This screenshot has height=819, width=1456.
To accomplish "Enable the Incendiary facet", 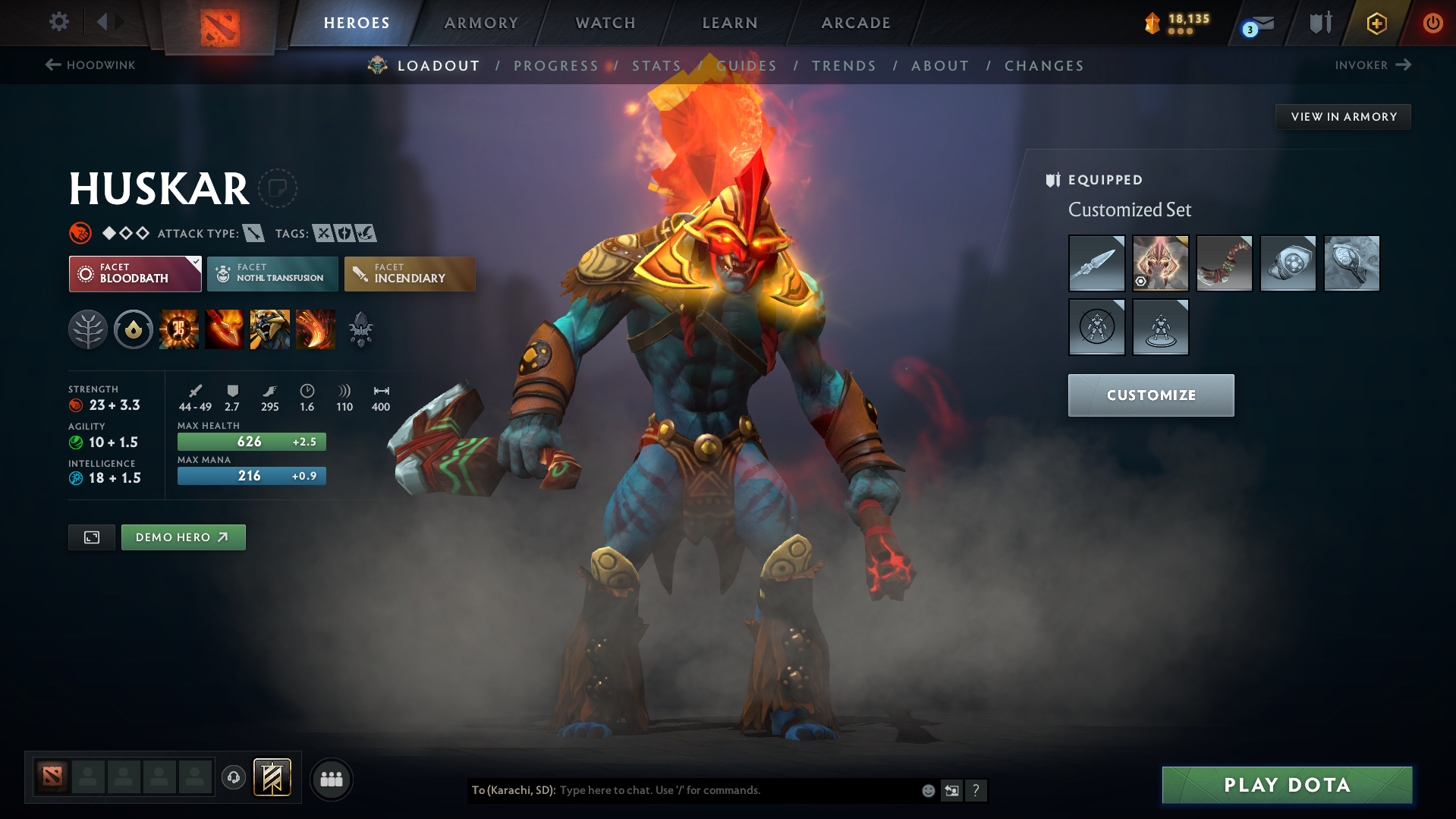I will 409,273.
